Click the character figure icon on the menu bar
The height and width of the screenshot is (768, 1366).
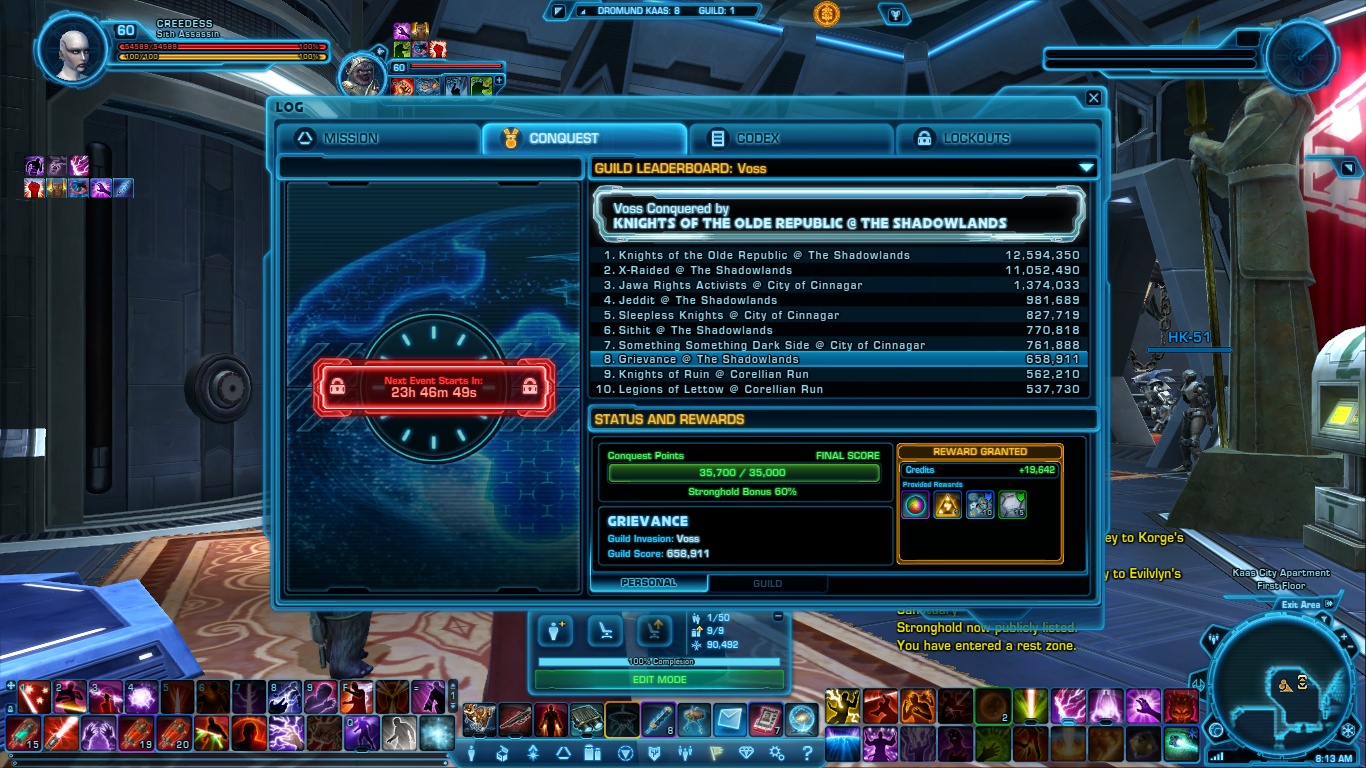point(471,755)
